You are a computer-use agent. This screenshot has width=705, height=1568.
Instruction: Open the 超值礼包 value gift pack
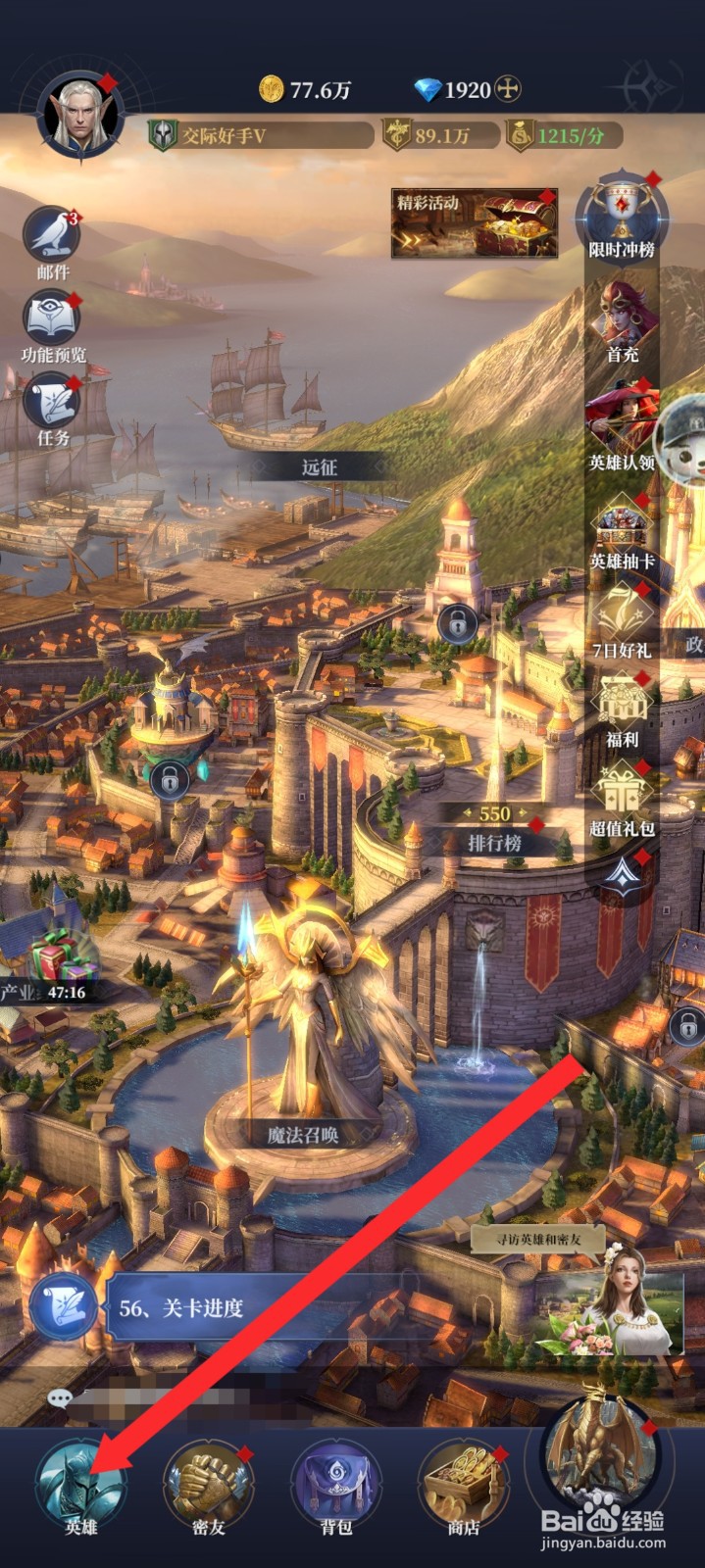click(622, 796)
